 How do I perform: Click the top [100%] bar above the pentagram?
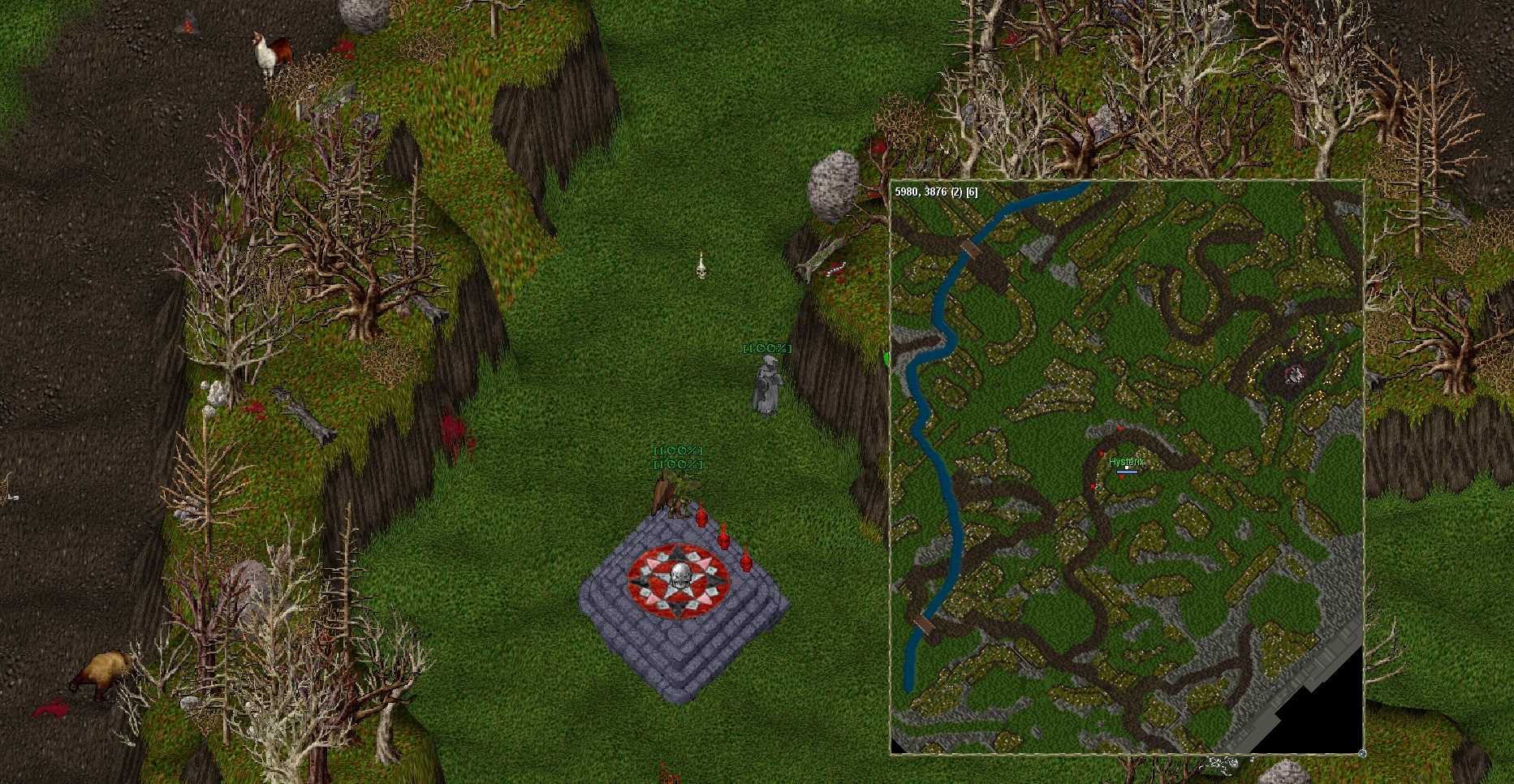(x=676, y=451)
